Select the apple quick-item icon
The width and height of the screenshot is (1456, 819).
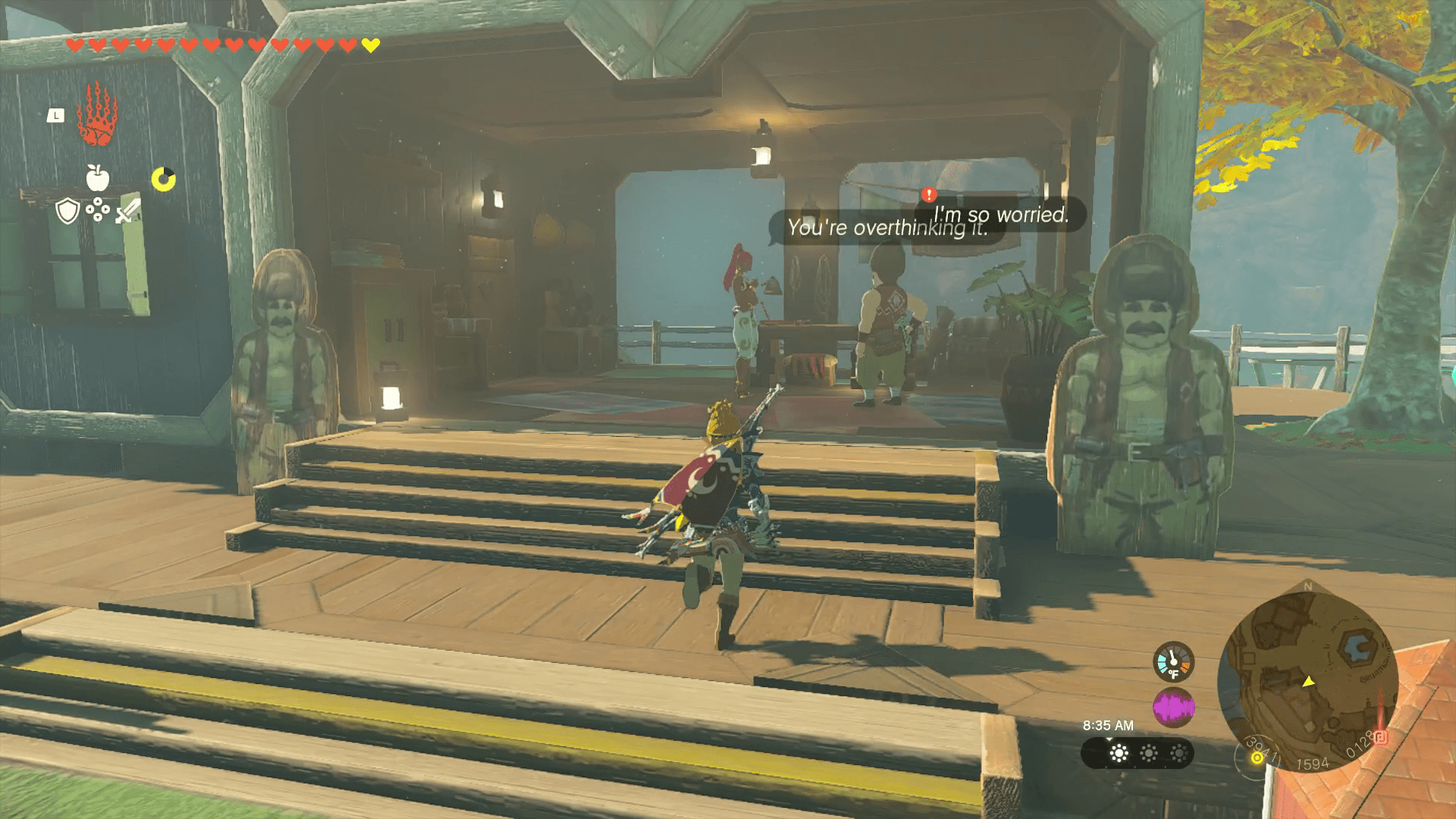click(x=98, y=177)
